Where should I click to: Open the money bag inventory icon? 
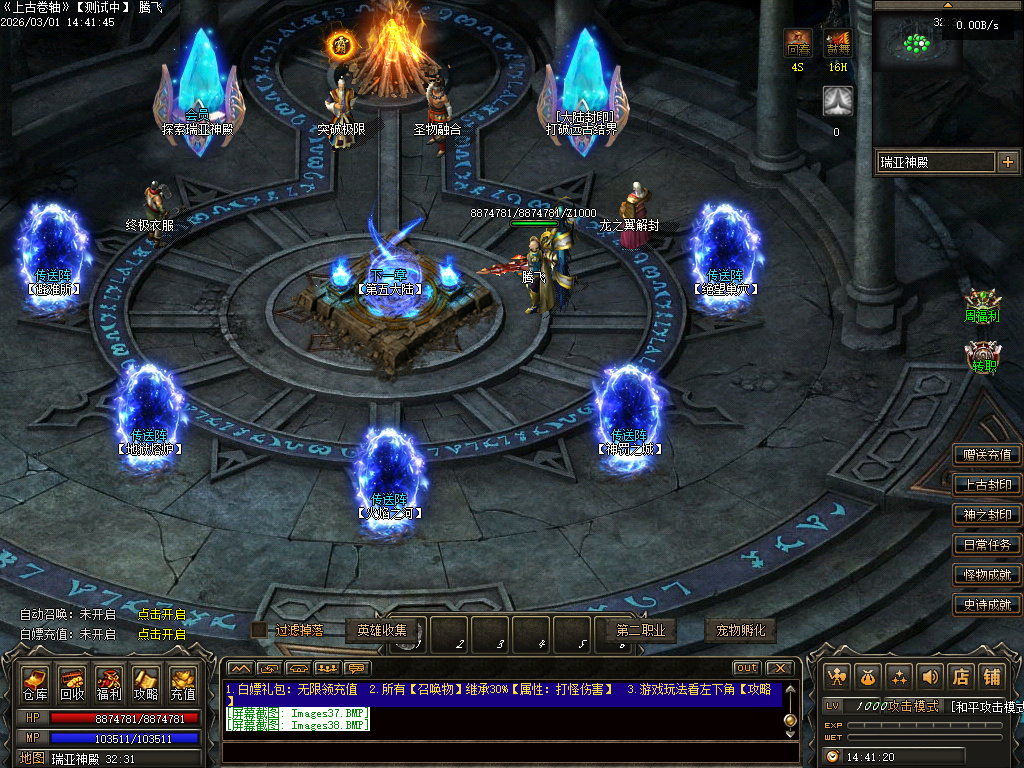tap(870, 677)
